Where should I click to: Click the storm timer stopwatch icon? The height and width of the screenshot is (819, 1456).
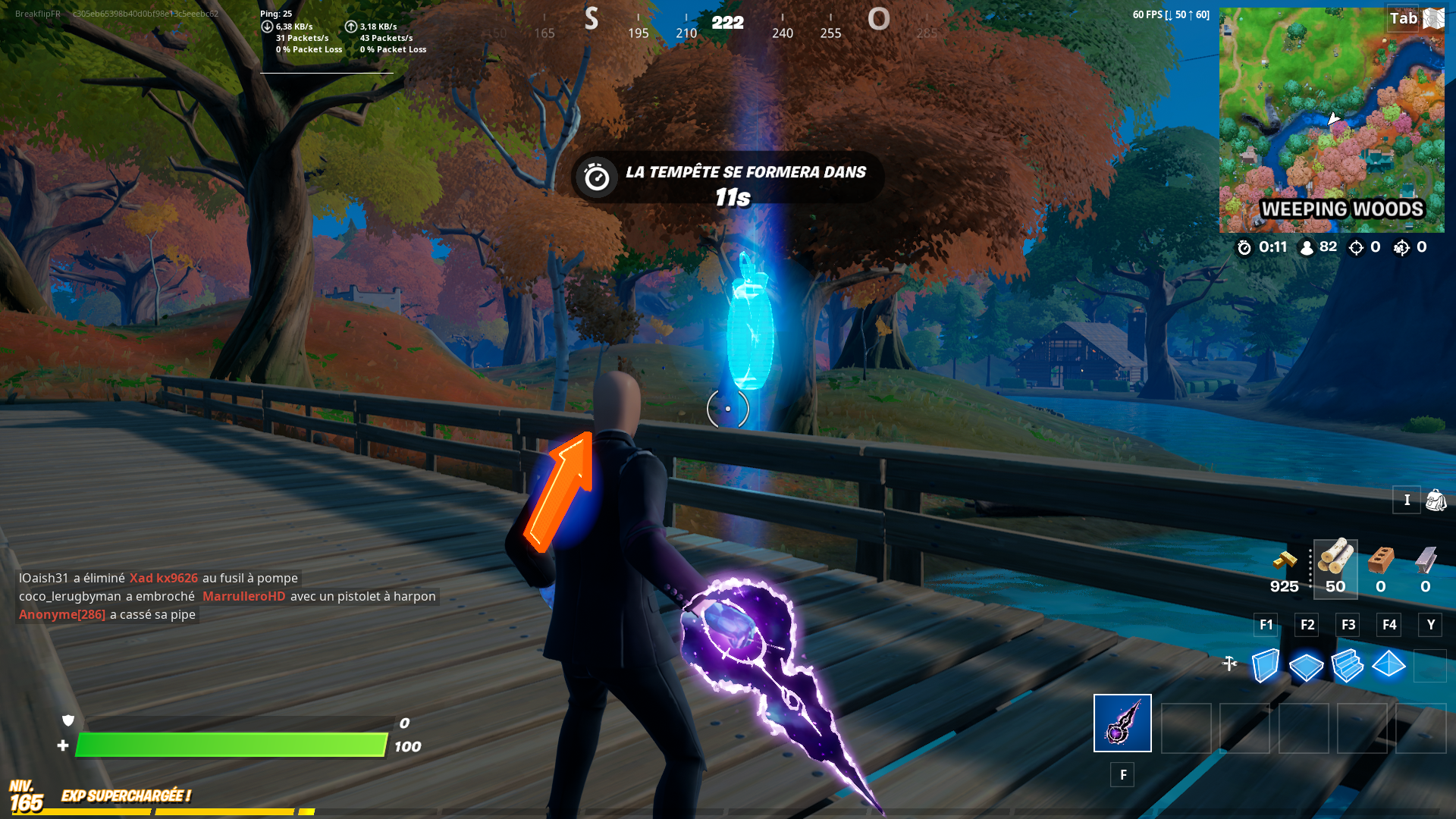pyautogui.click(x=1244, y=247)
